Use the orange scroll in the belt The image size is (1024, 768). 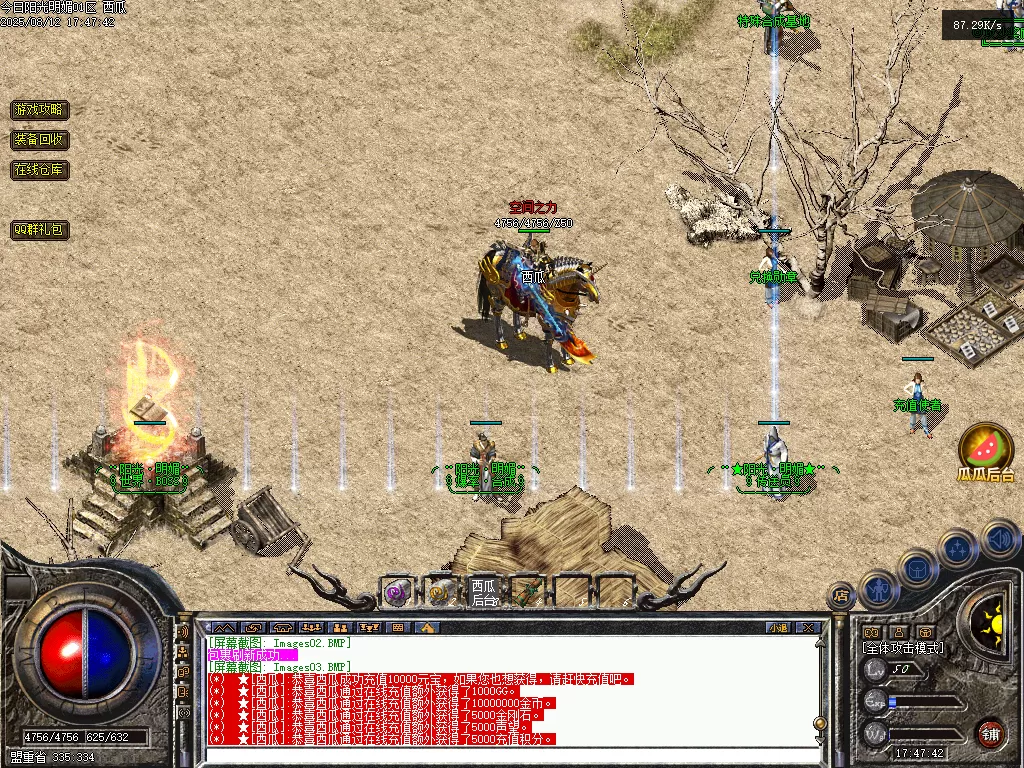click(x=440, y=592)
